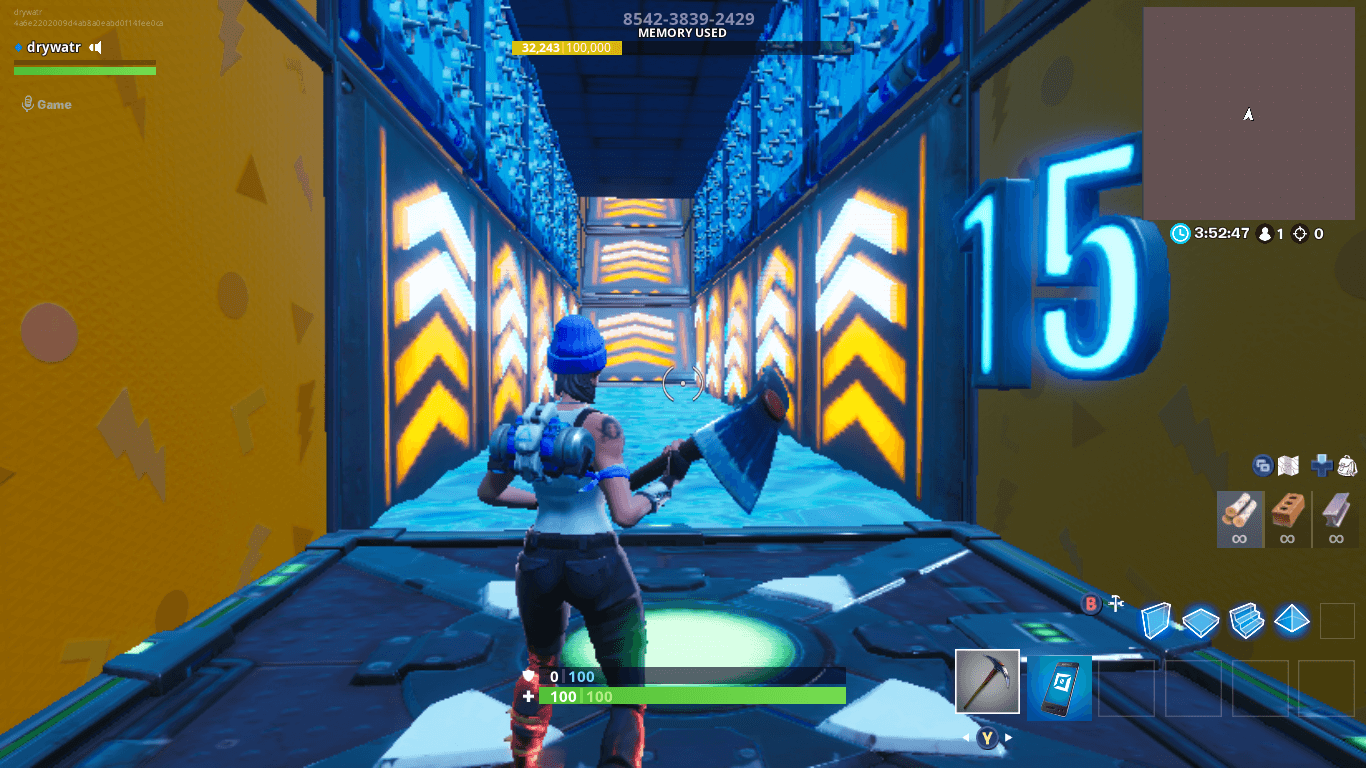Select the wood resource icon

pos(1240,519)
